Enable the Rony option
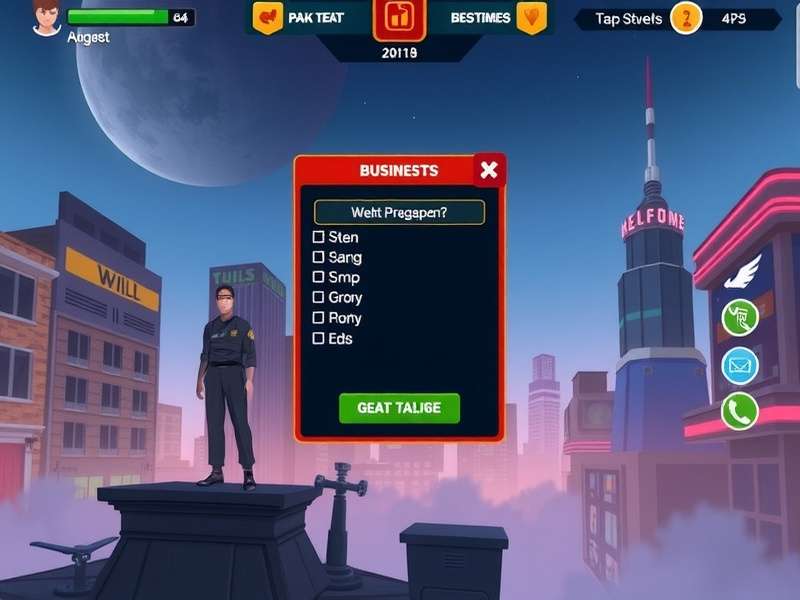The image size is (800, 600). click(x=319, y=318)
